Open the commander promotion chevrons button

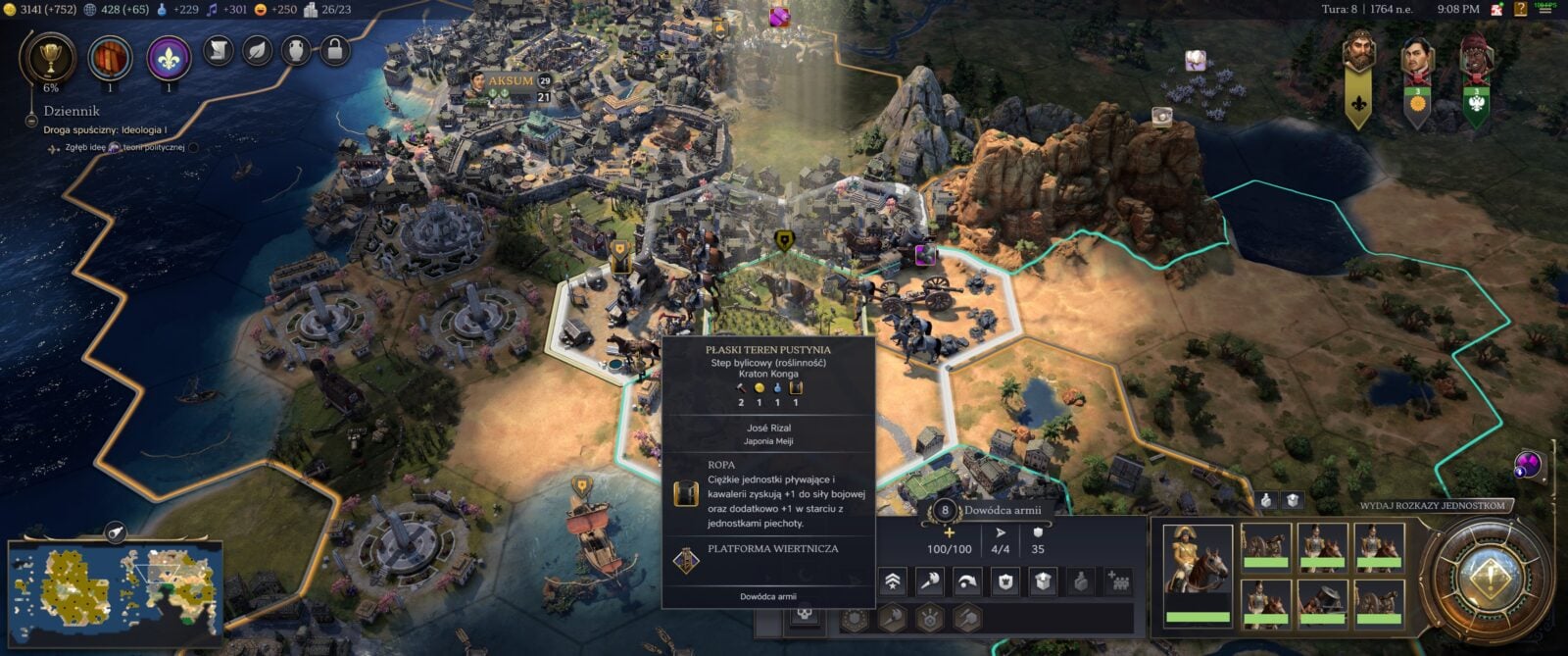(x=893, y=581)
